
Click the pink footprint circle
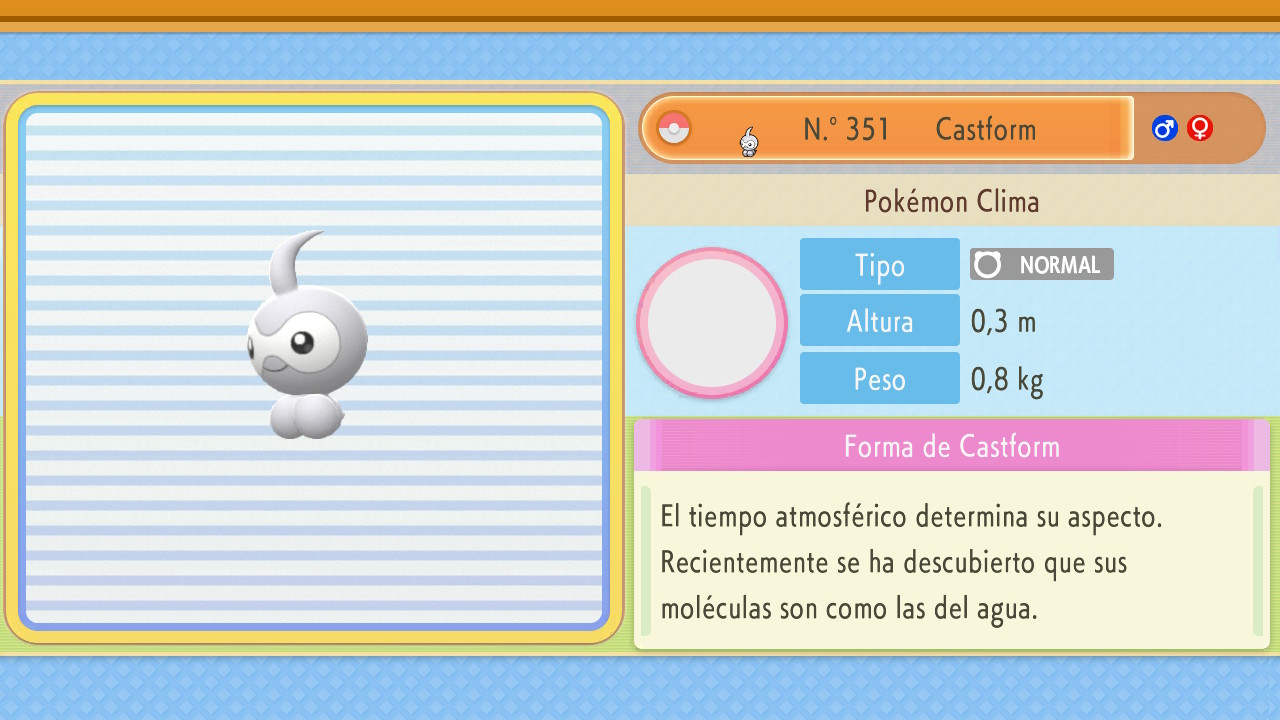[x=712, y=323]
